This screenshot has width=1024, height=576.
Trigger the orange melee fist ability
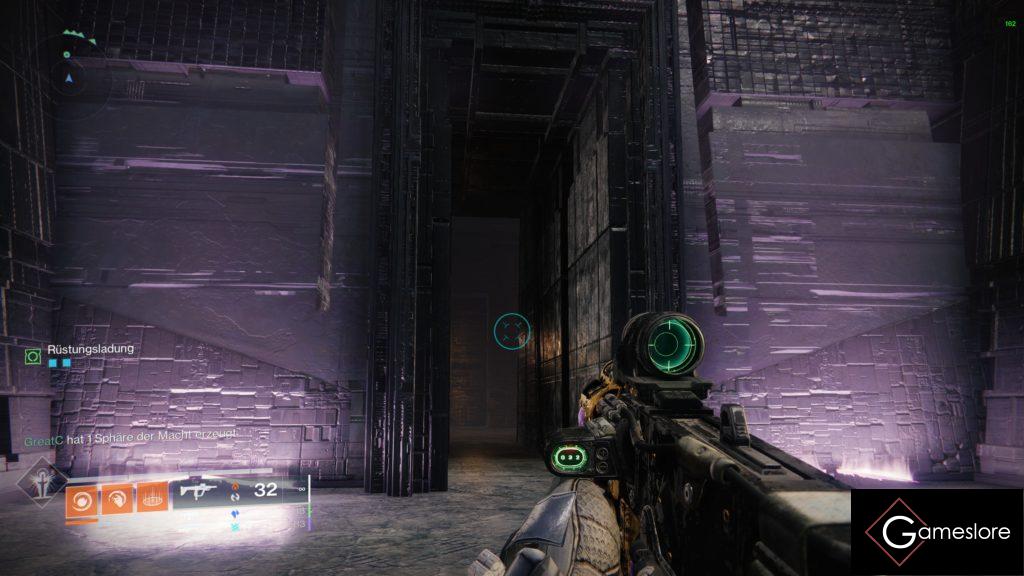pyautogui.click(x=117, y=498)
